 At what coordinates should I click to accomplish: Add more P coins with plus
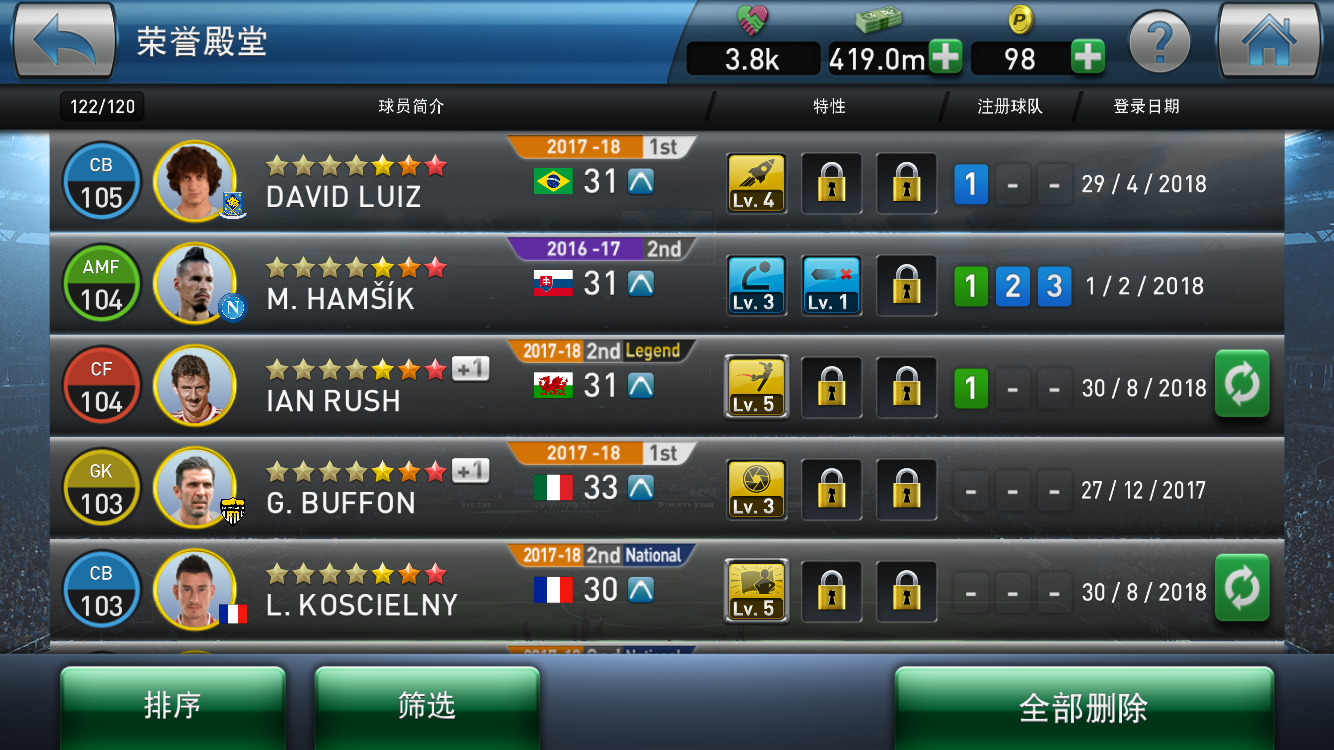pyautogui.click(x=1088, y=58)
